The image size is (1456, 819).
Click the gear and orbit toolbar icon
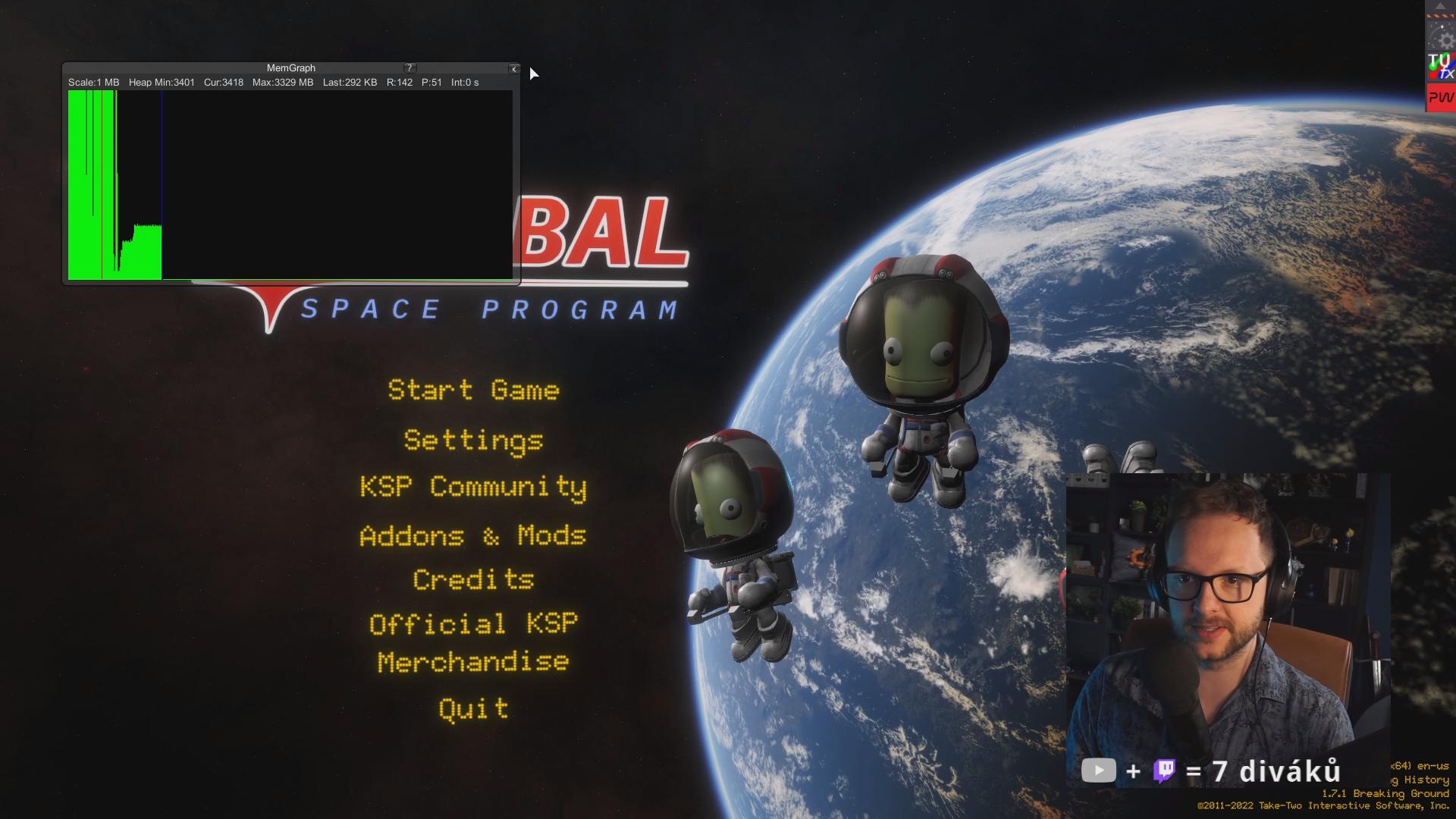(x=1441, y=36)
